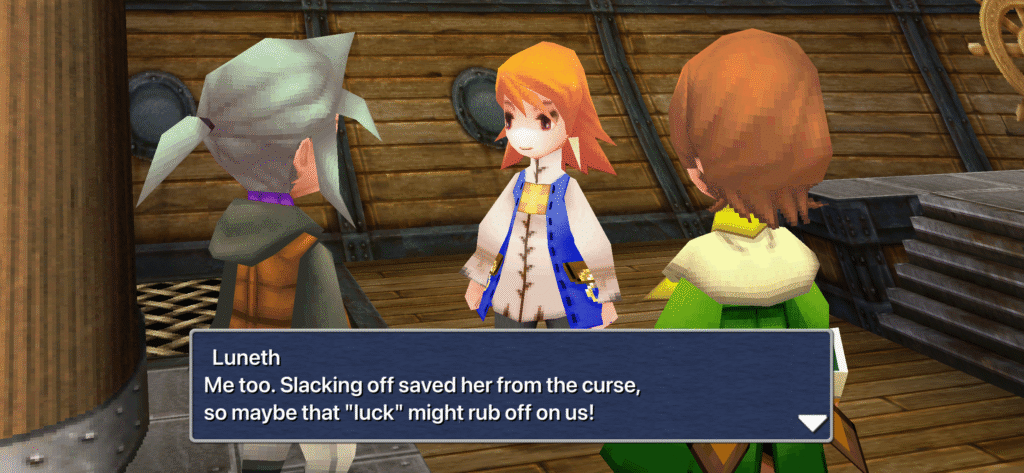The height and width of the screenshot is (473, 1024).
Task: Tap Luneth's dialogue box to continue
Action: pyautogui.click(x=510, y=386)
